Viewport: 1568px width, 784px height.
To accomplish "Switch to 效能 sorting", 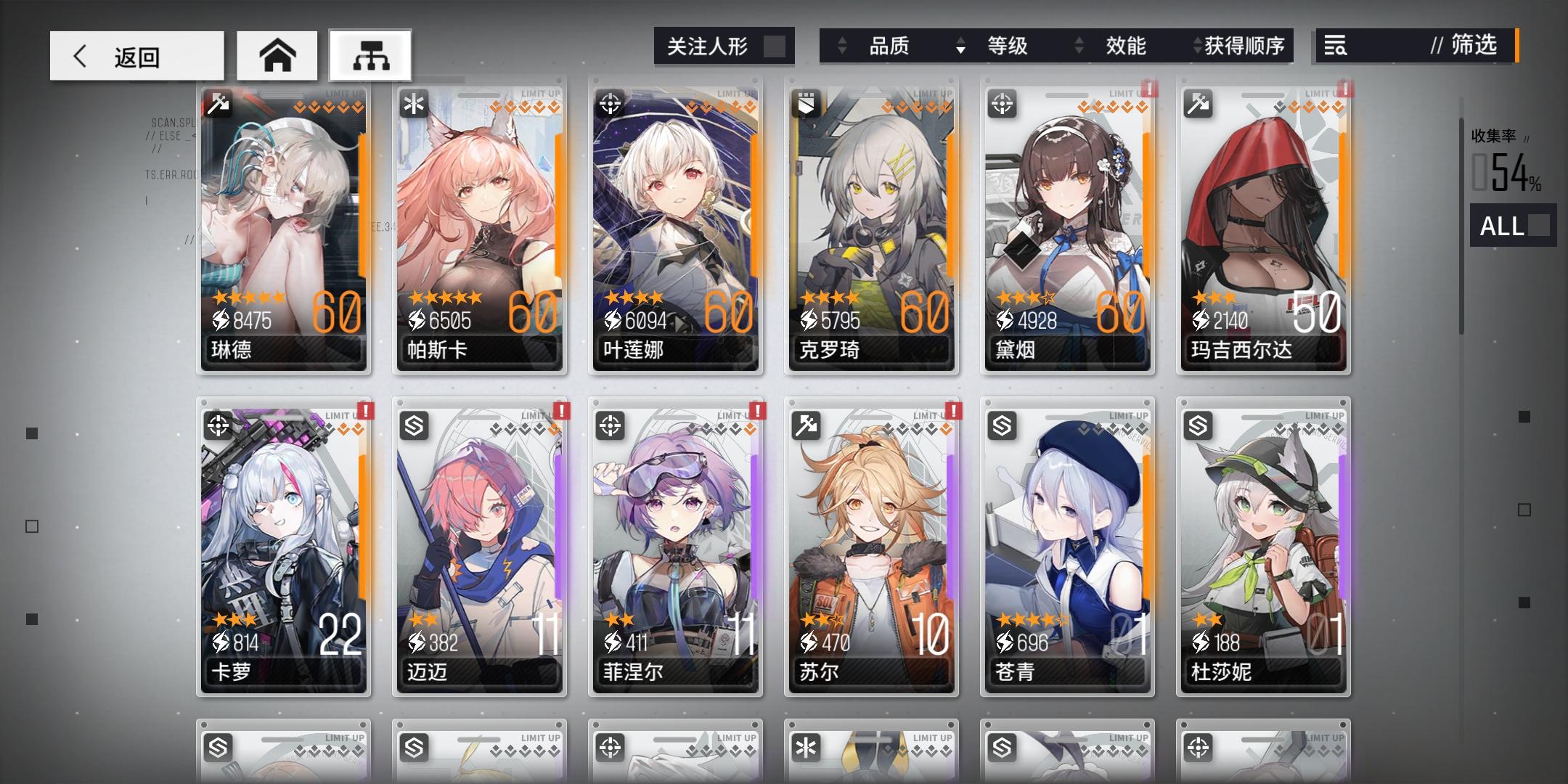I will click(1126, 46).
